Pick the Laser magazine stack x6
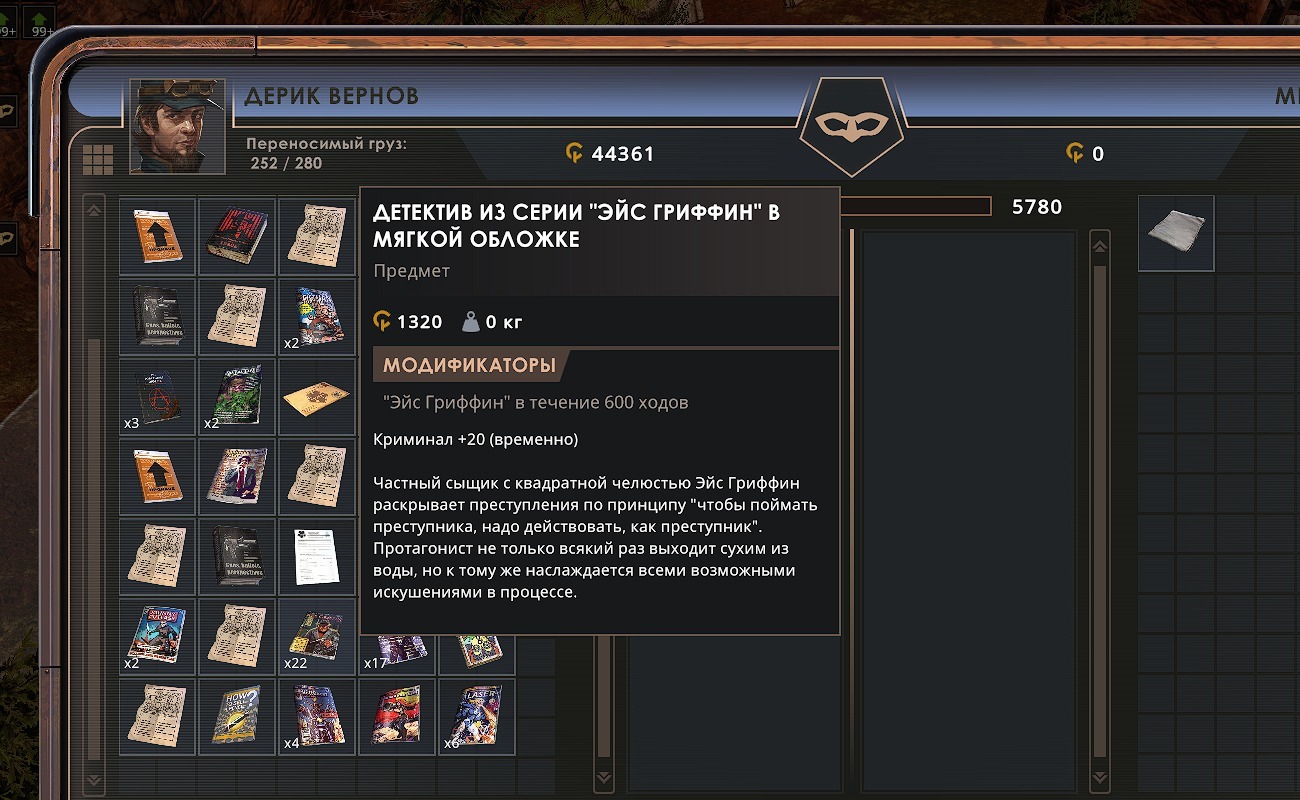Viewport: 1300px width, 800px height. [476, 716]
